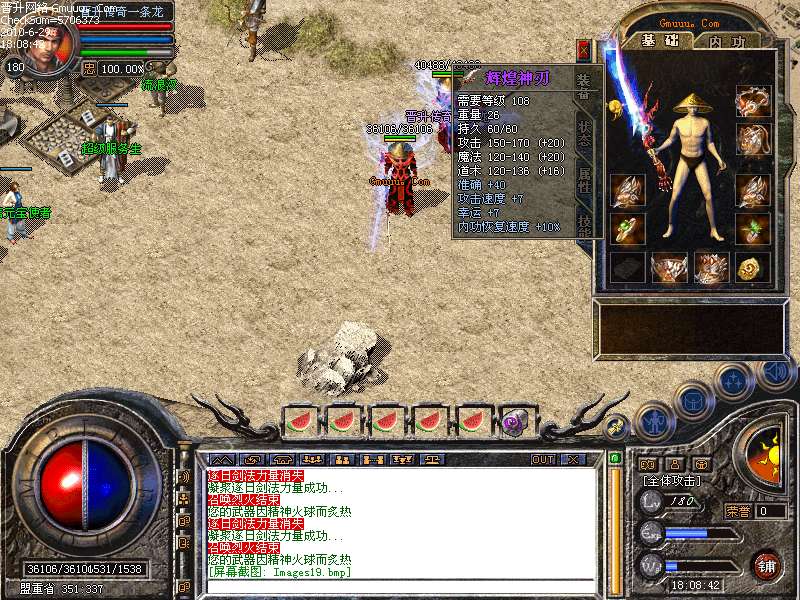The width and height of the screenshot is (800, 600).
Task: Switch to the 内功 tab
Action: point(726,41)
